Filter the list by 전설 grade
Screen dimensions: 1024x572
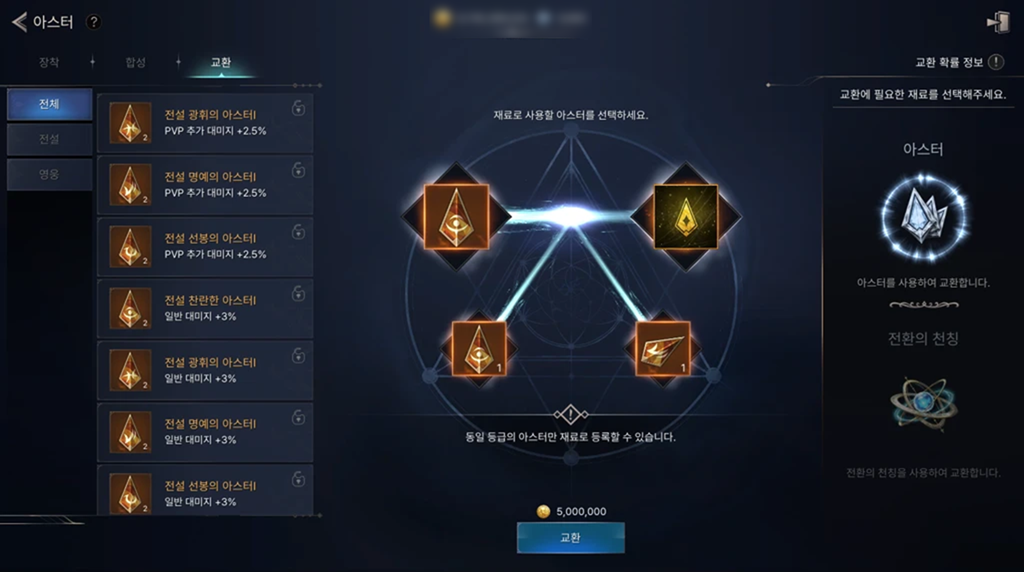click(x=49, y=139)
